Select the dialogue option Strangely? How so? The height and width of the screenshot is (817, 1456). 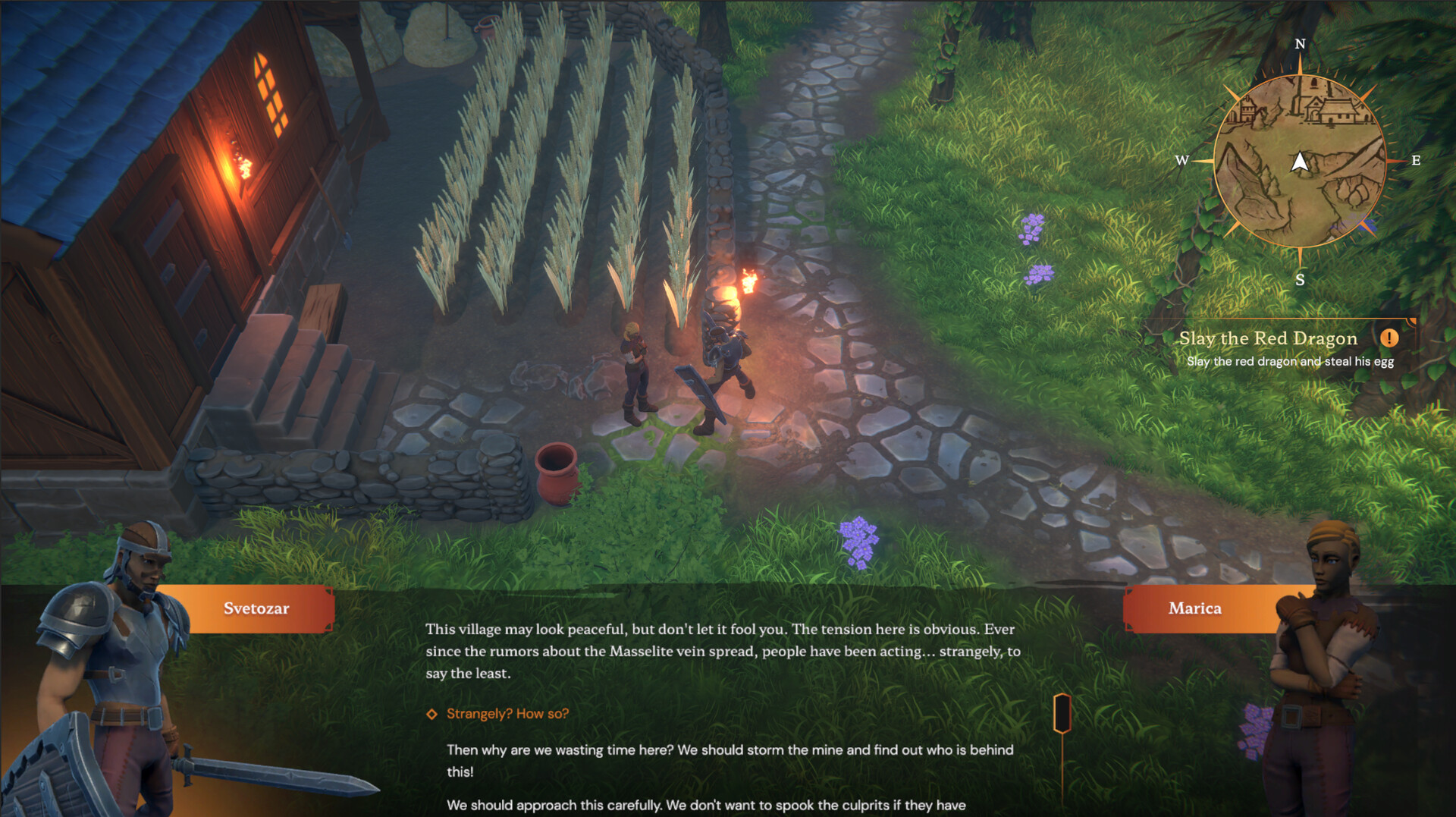(507, 713)
